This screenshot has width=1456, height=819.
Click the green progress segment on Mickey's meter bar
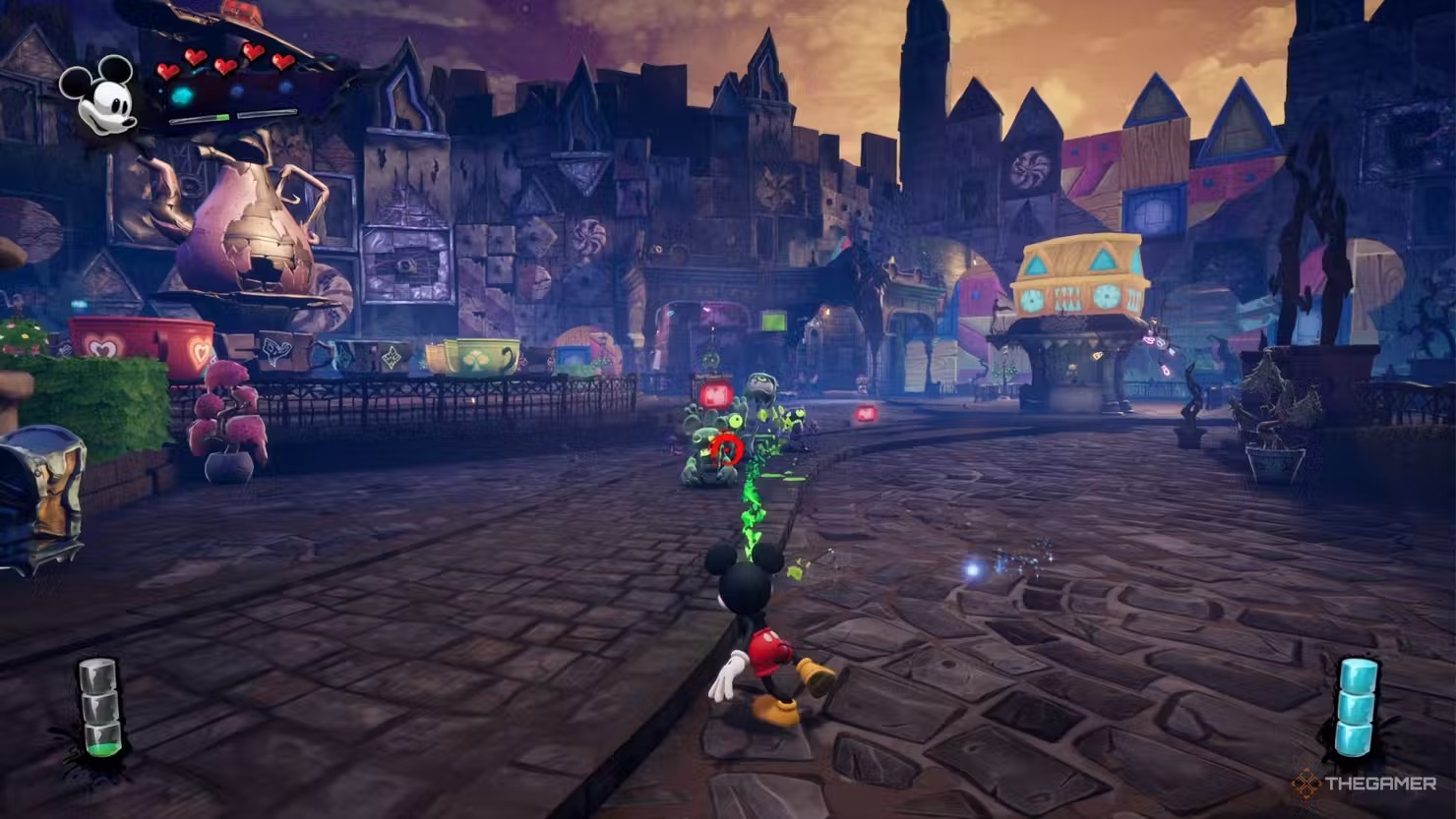pos(223,116)
